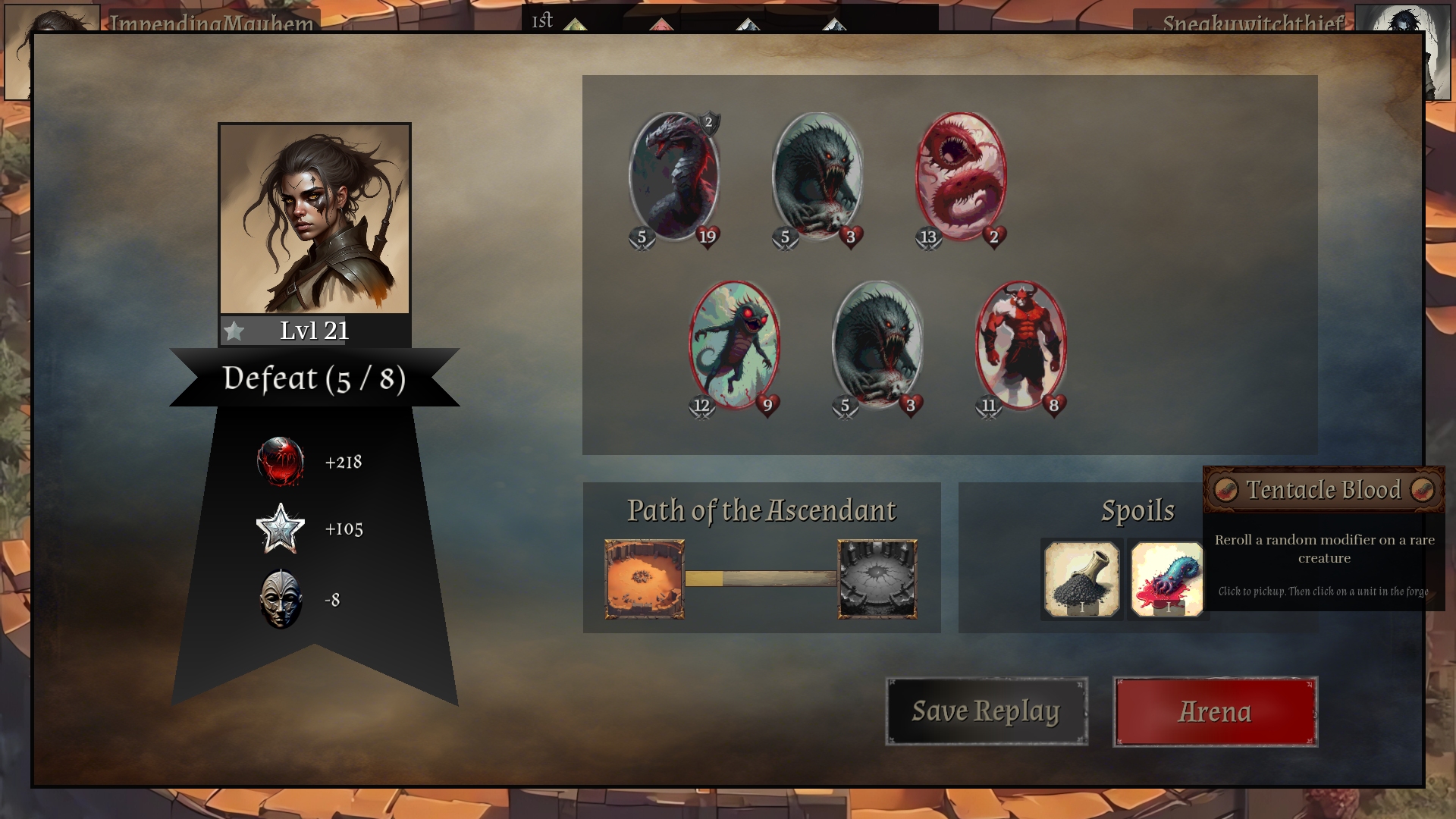Click the grey locked arena path icon
Image resolution: width=1456 pixels, height=819 pixels.
[877, 579]
